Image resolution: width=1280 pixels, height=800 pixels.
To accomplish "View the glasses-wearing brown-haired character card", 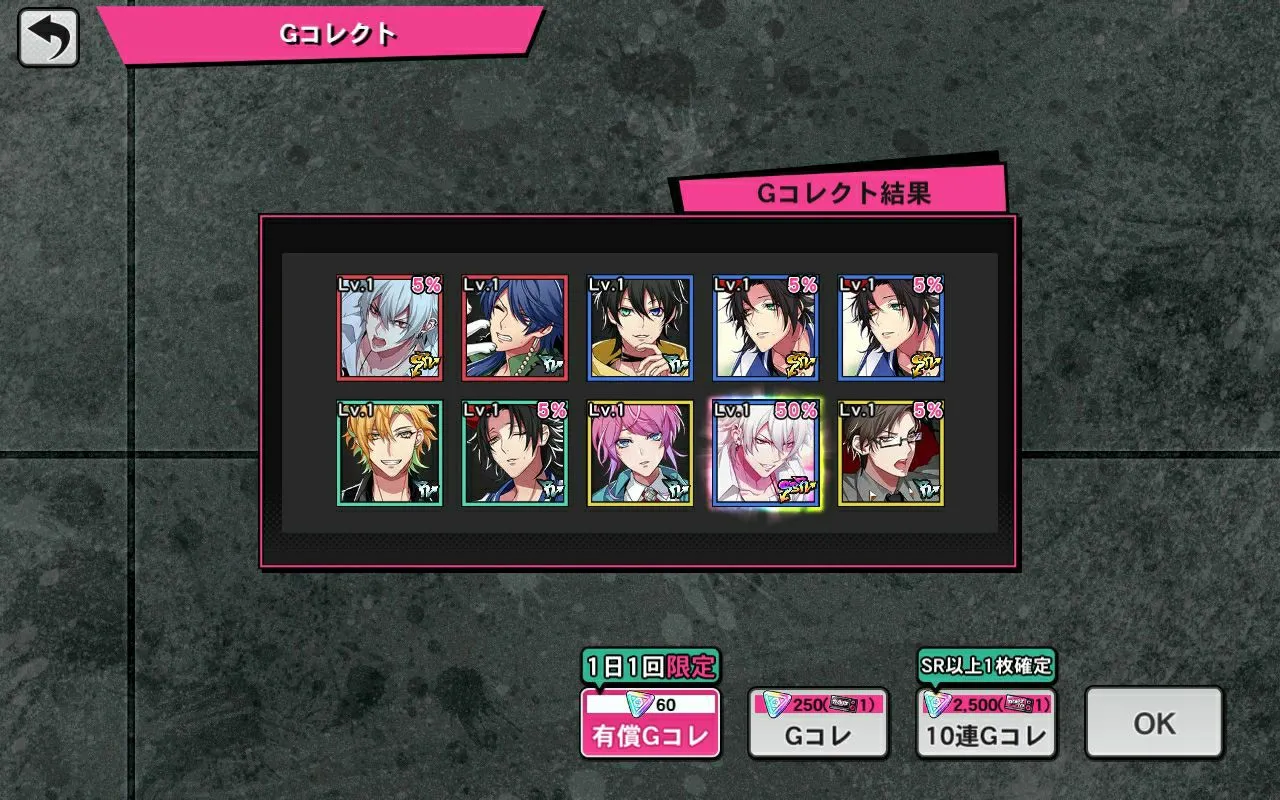I will pyautogui.click(x=890, y=453).
